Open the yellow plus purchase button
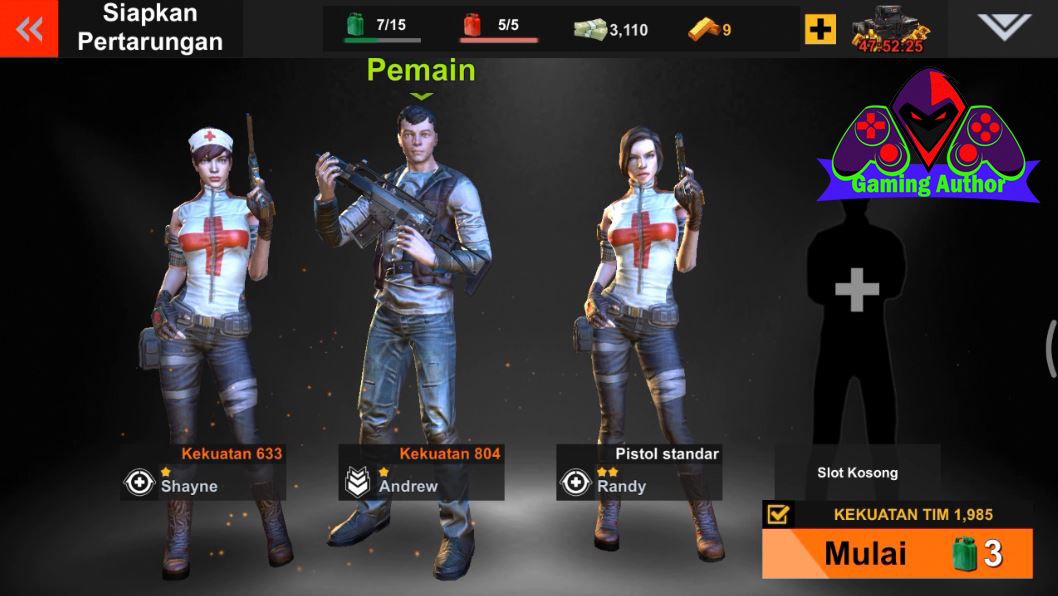 pos(820,29)
